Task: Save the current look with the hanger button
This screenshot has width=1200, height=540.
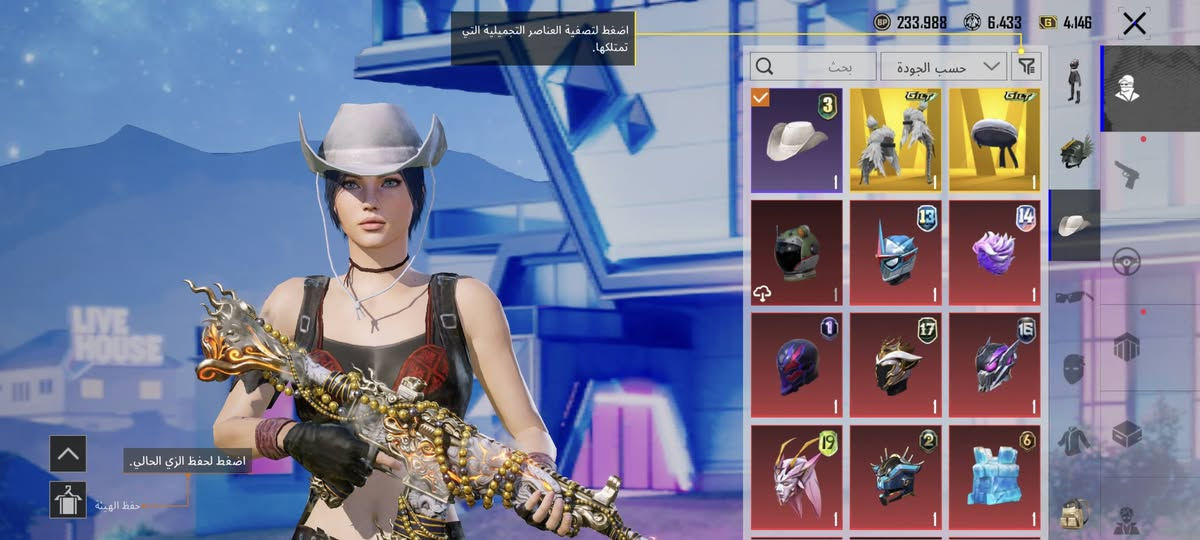Action: click(x=68, y=499)
